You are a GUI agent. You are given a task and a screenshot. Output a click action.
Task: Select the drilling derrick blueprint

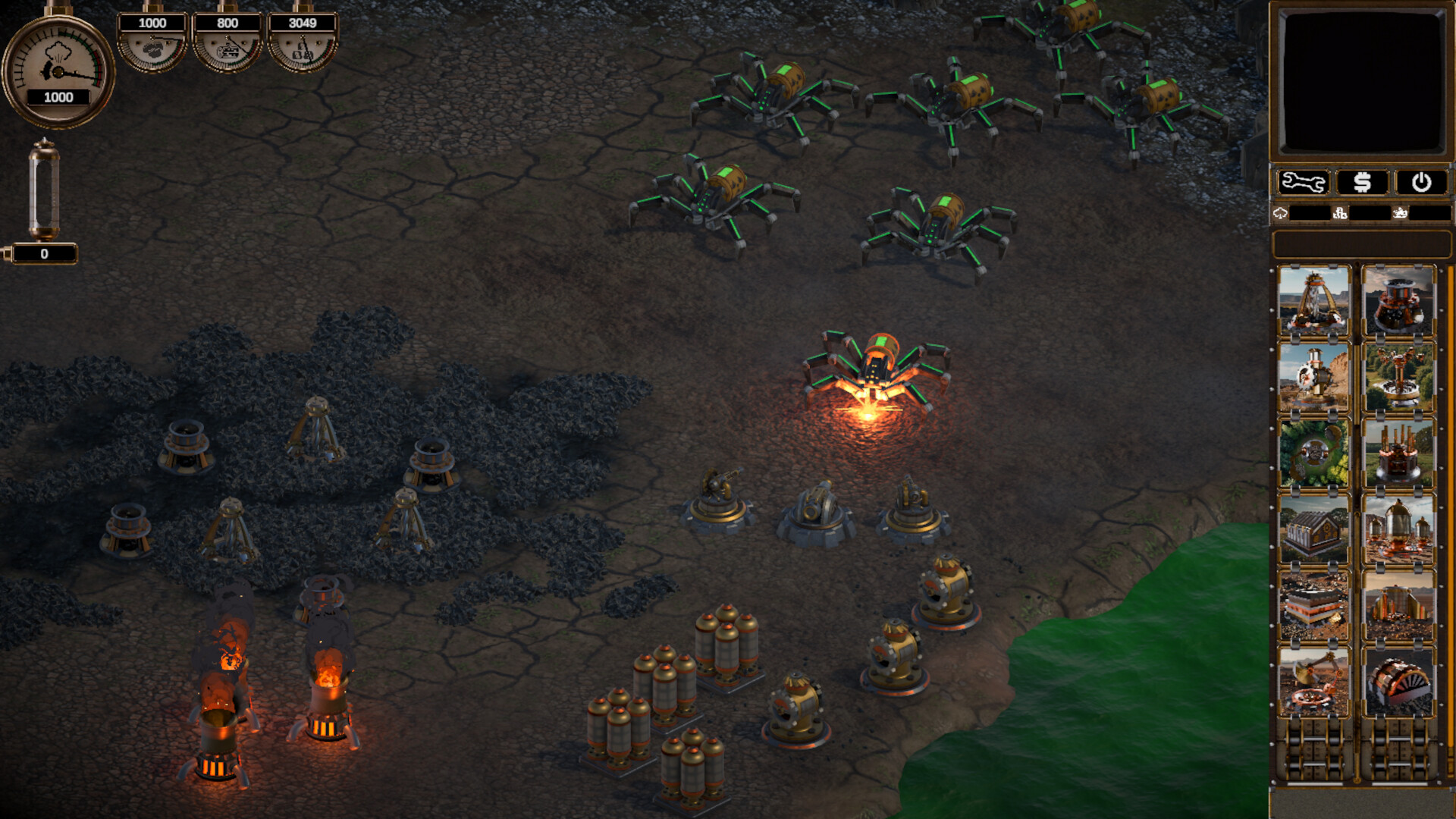pos(1315,302)
